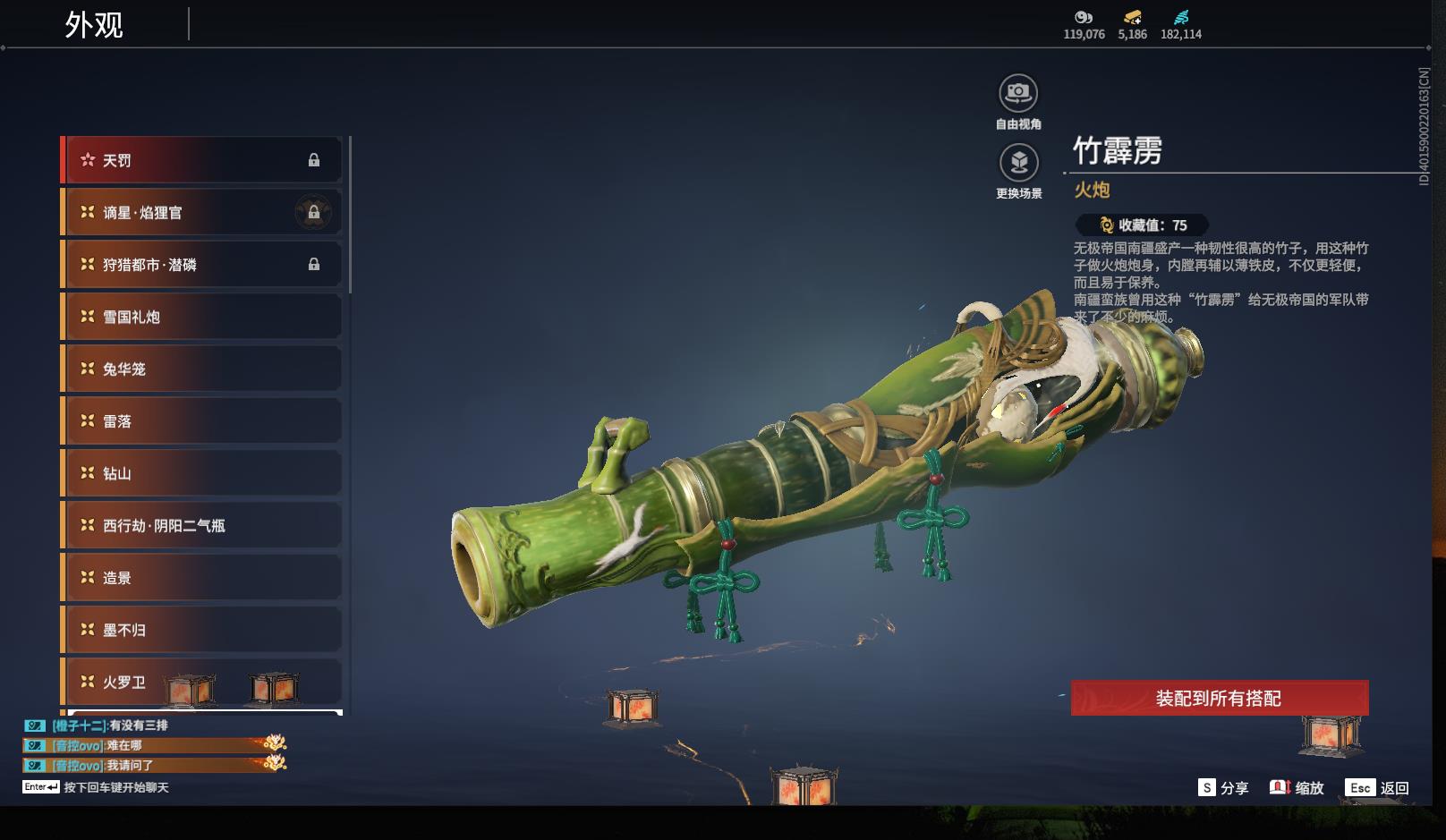Select the 火罗卫 skin
1446x840 pixels.
coord(202,682)
